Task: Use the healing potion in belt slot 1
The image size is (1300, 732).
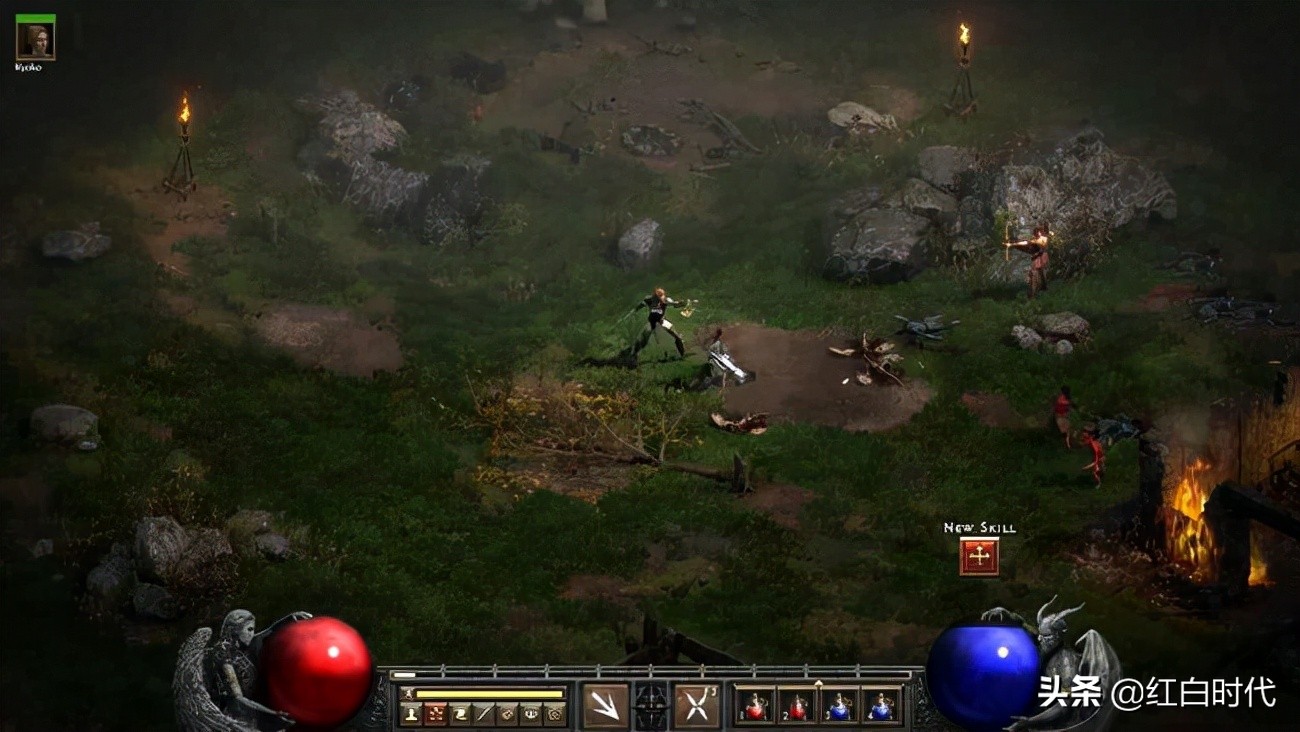Action: (753, 706)
